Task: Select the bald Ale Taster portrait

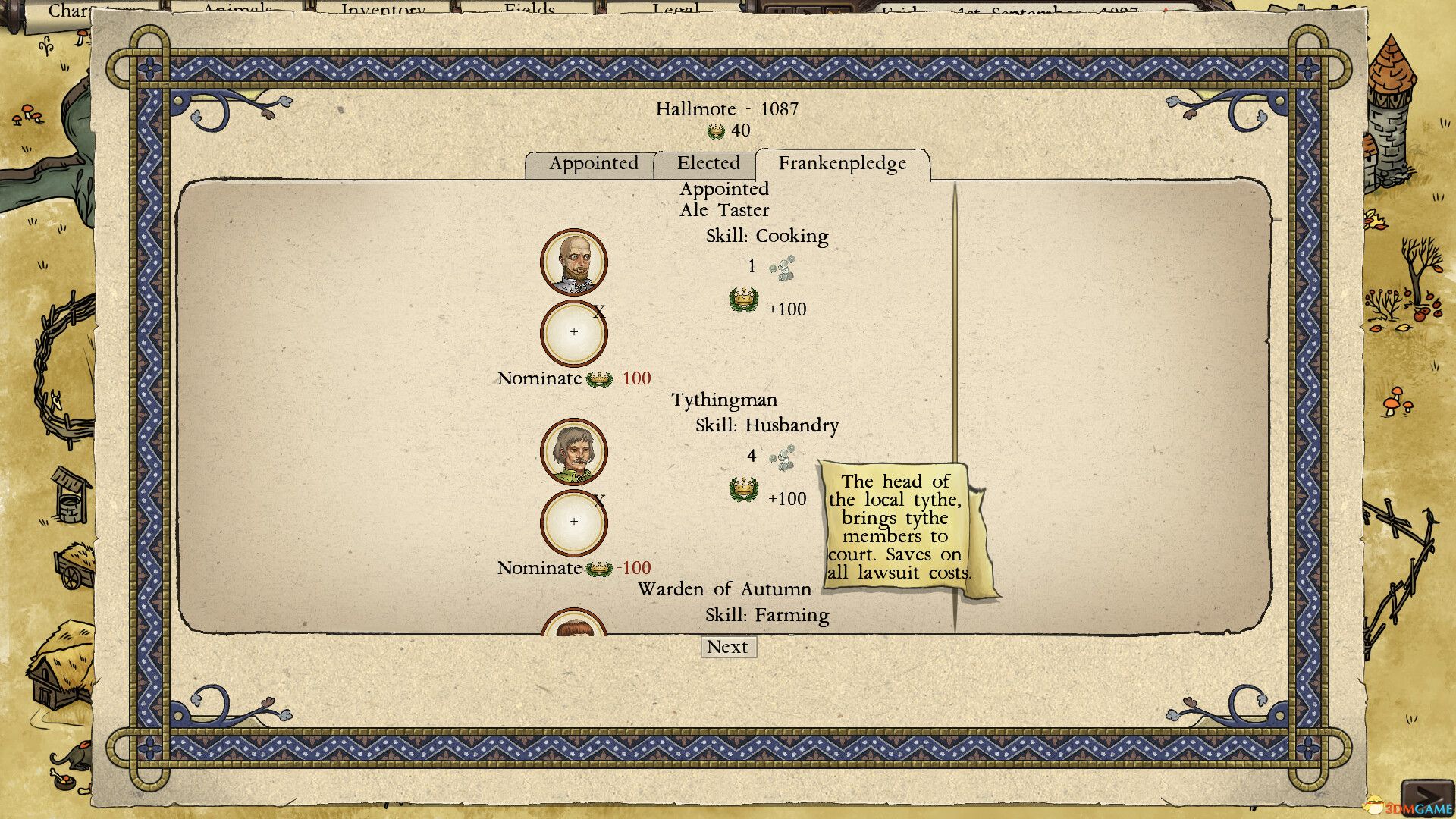Action: [574, 262]
